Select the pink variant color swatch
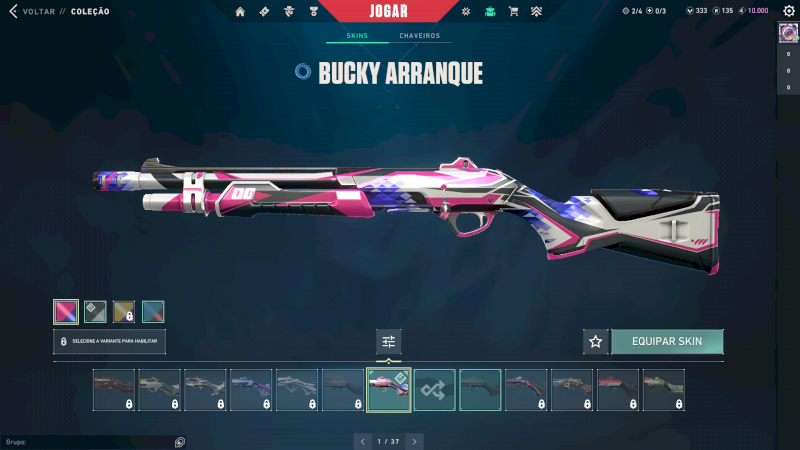Screen dimensions: 800x450 [66, 312]
